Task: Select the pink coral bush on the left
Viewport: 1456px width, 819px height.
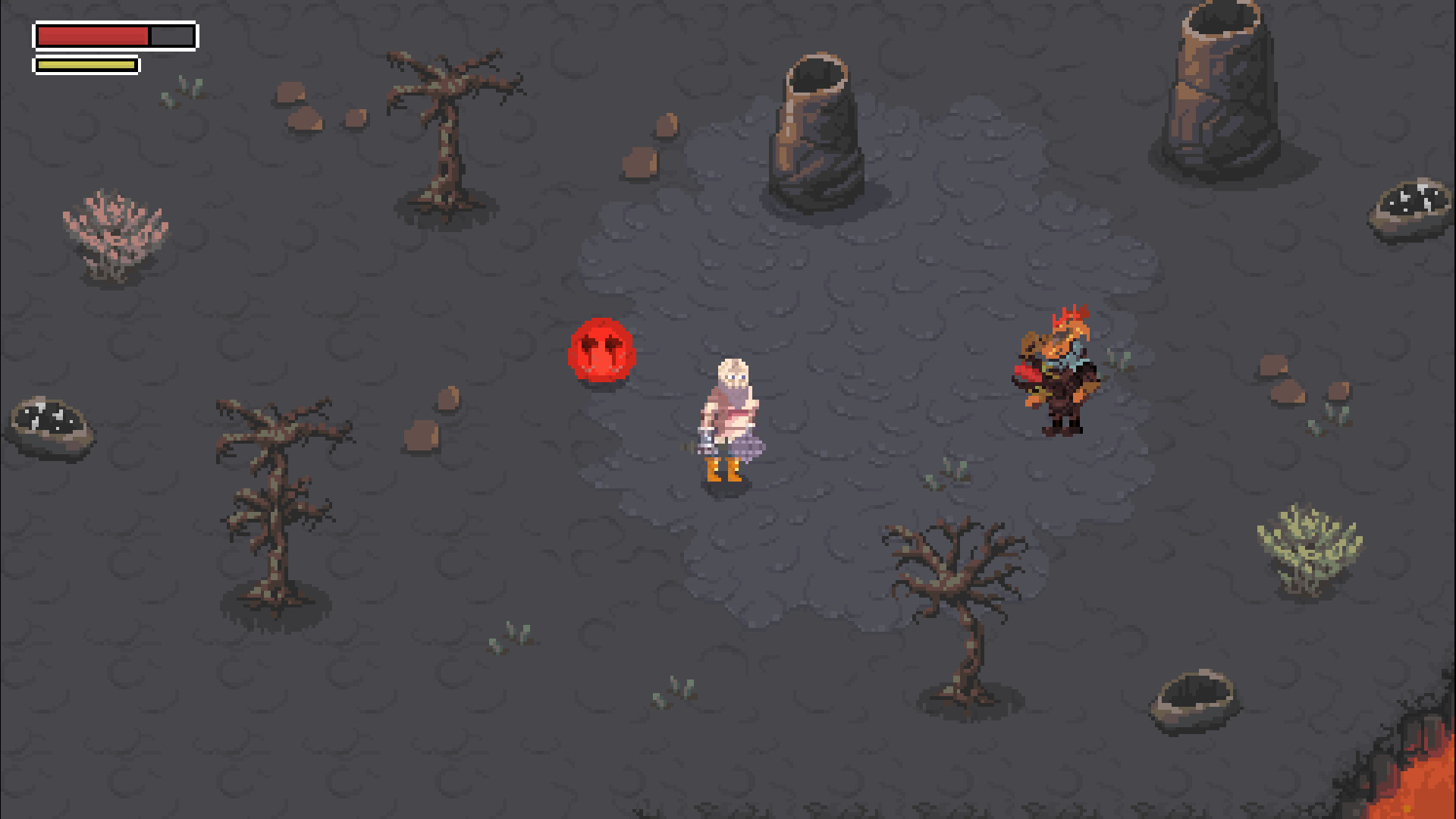Action: click(x=114, y=227)
